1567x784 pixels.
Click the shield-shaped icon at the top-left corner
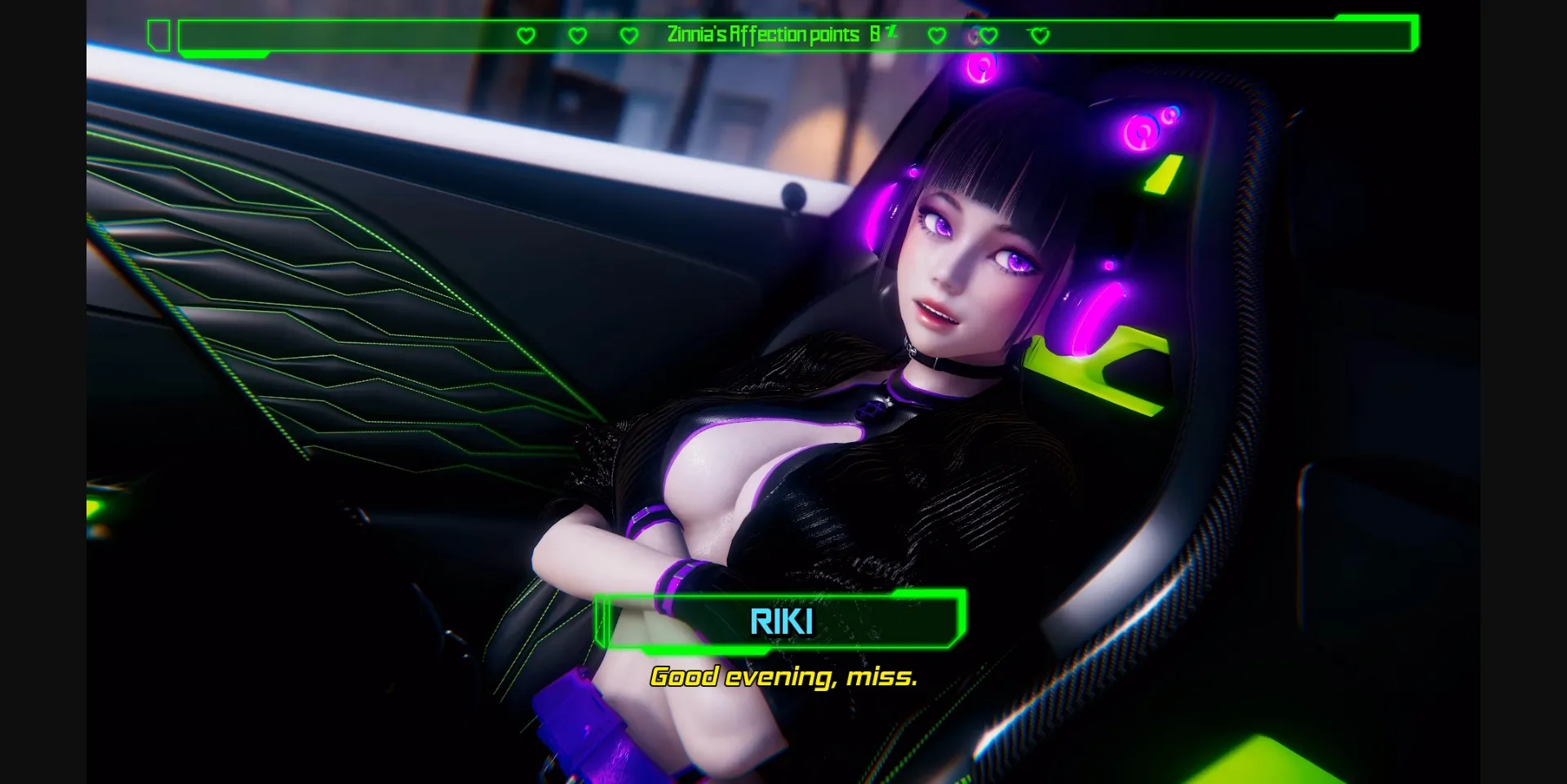tap(159, 34)
